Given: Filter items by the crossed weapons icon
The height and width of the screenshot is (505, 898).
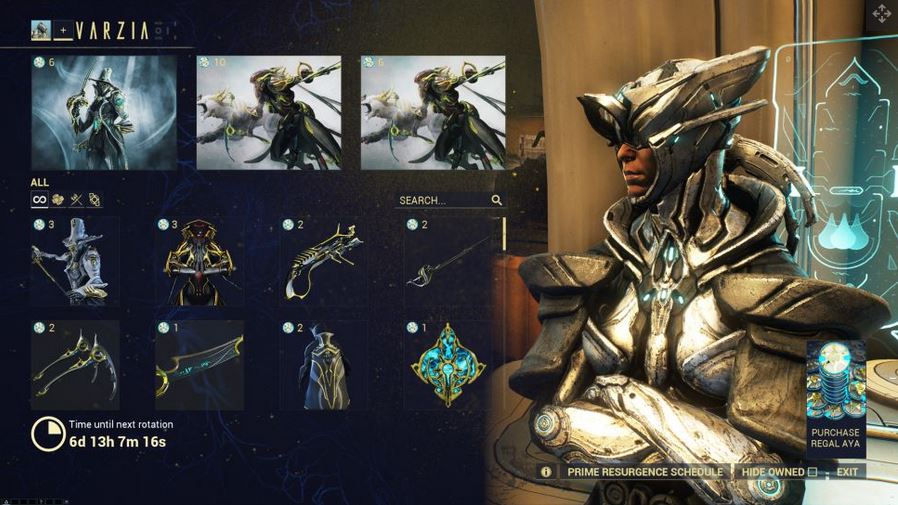Looking at the screenshot, I should coord(77,200).
